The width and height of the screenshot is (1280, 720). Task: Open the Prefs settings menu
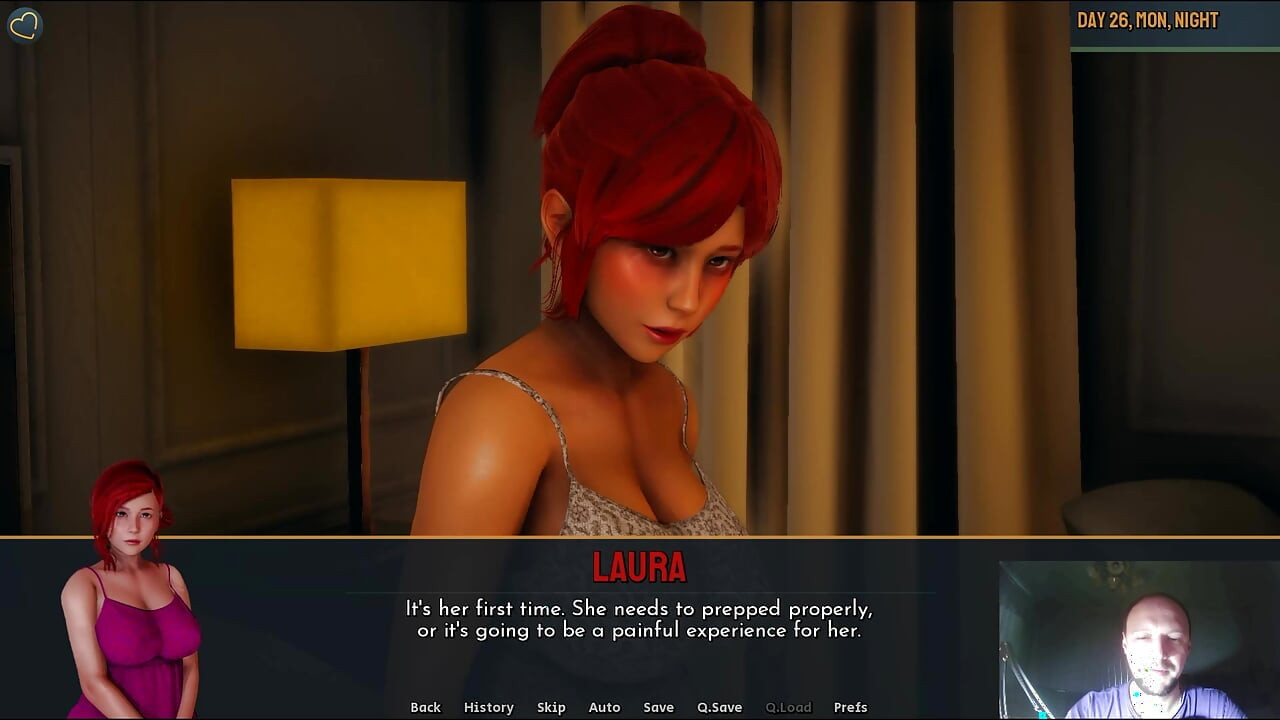tap(850, 707)
